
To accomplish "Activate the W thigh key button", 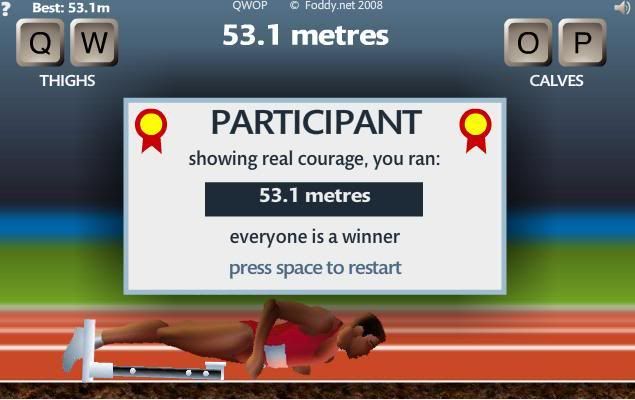I will pos(93,42).
